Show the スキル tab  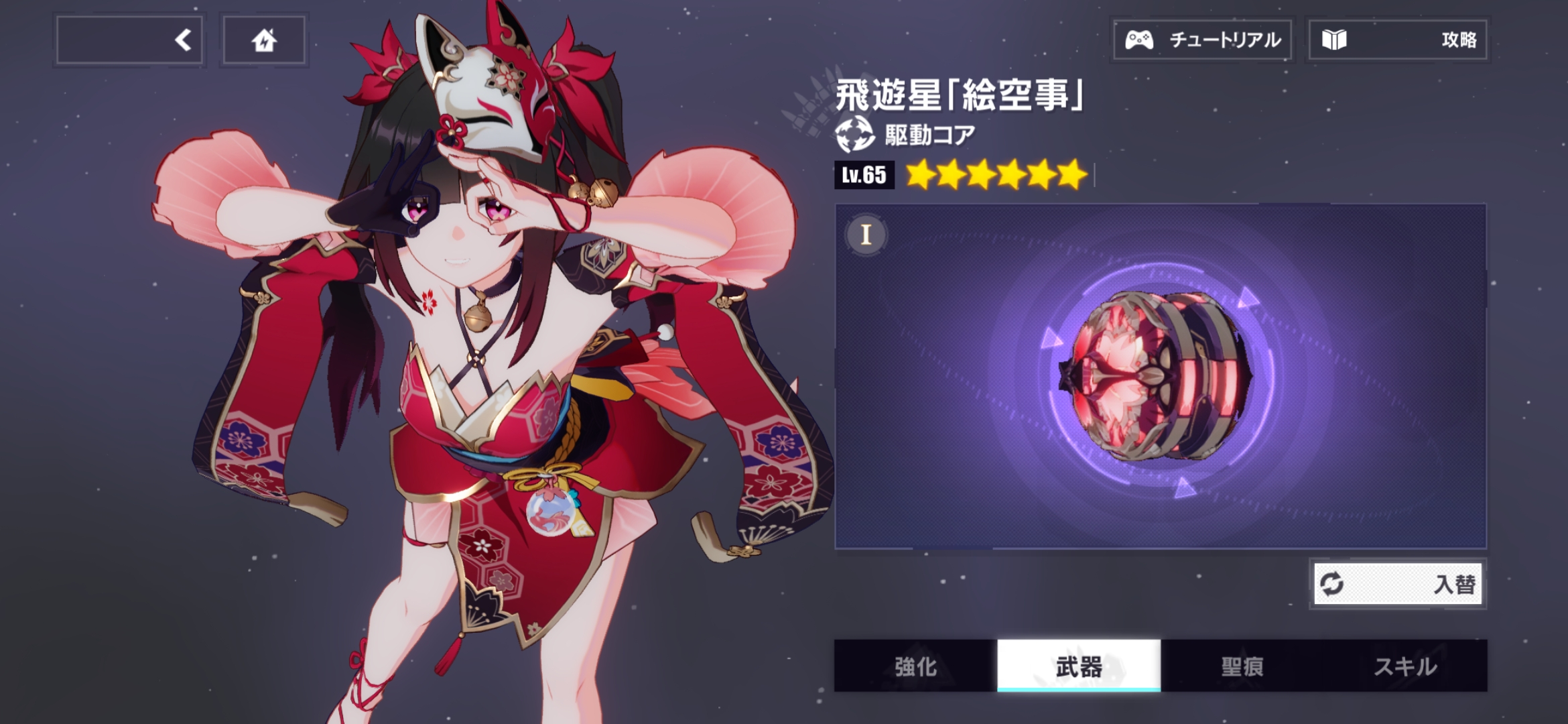click(x=1406, y=666)
